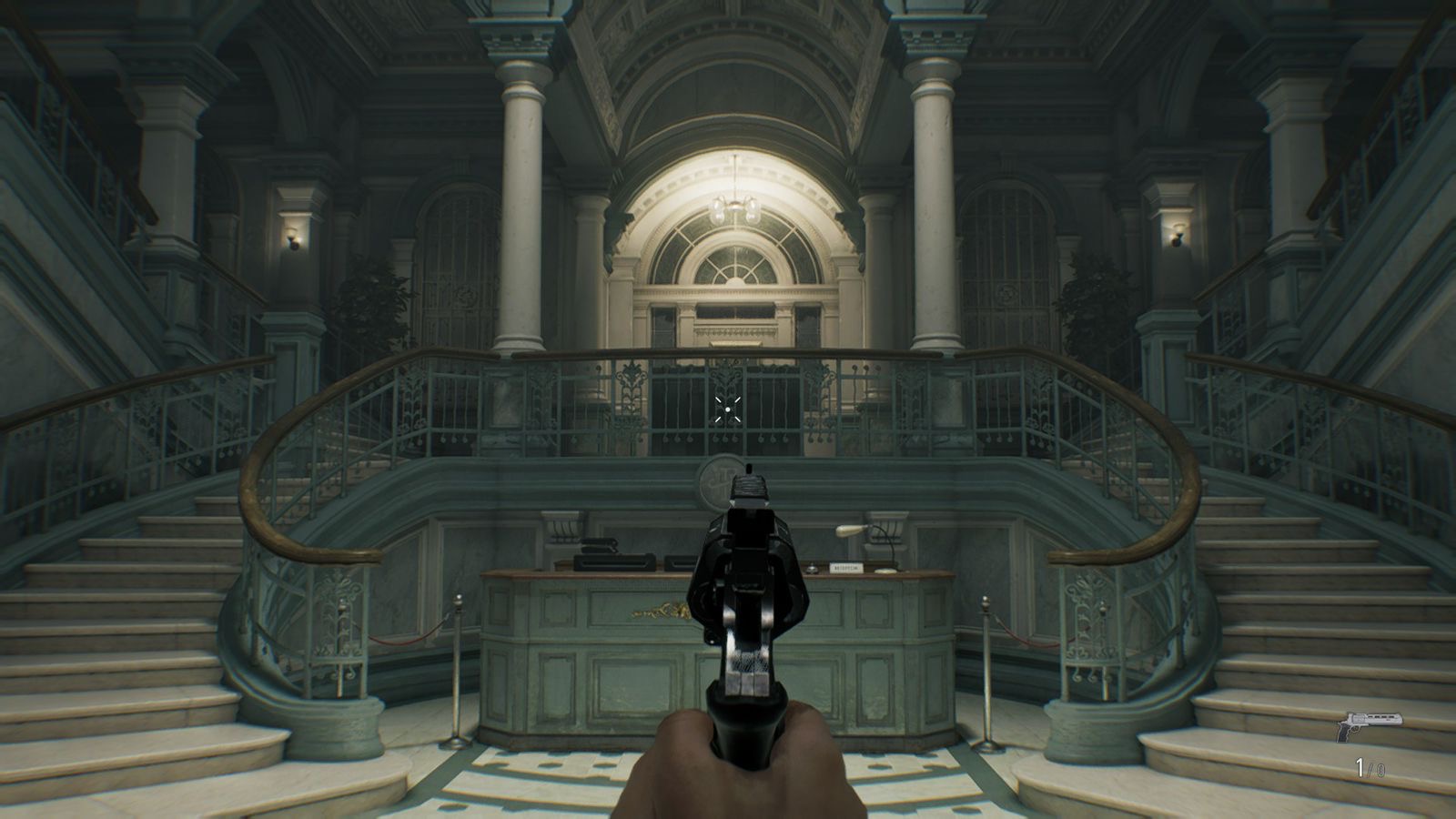The width and height of the screenshot is (1456, 819).
Task: Select the equipped revolver weapon icon
Action: pos(1368,725)
